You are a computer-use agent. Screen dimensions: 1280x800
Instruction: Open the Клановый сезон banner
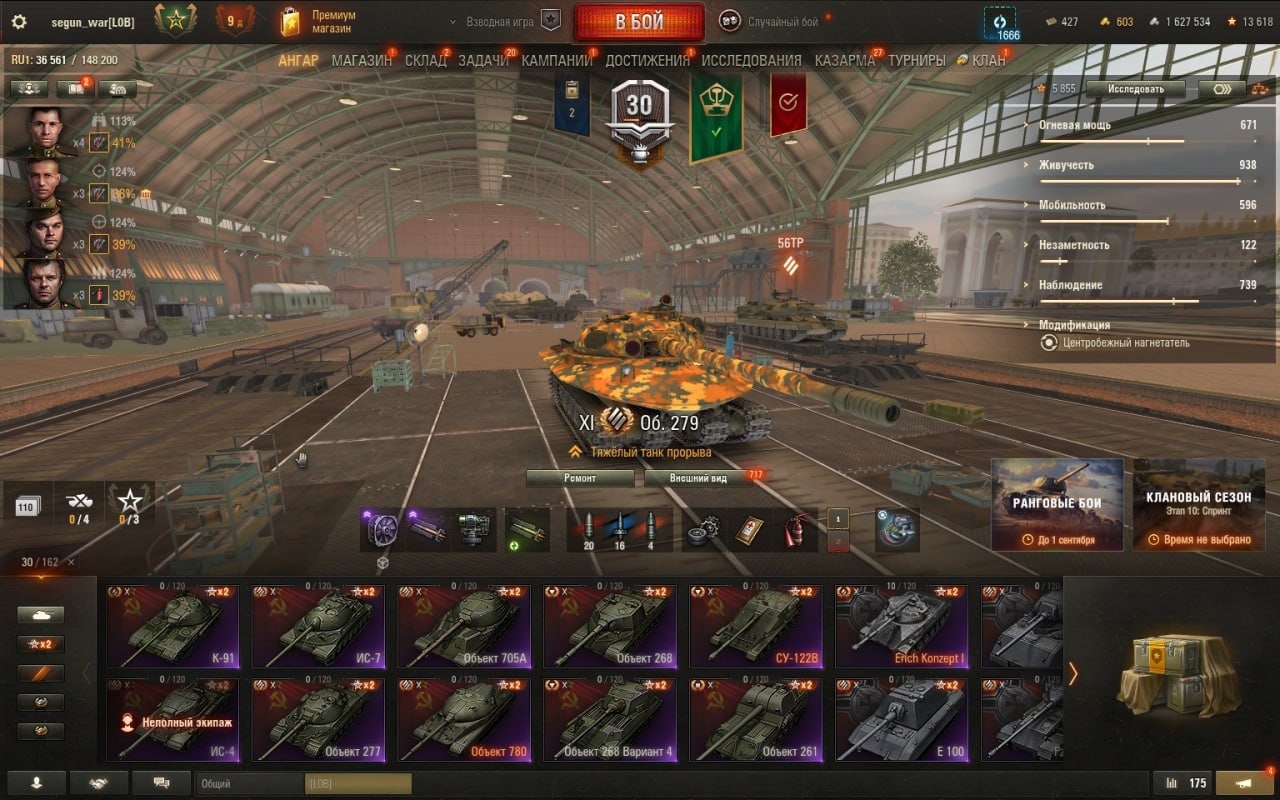[1198, 504]
